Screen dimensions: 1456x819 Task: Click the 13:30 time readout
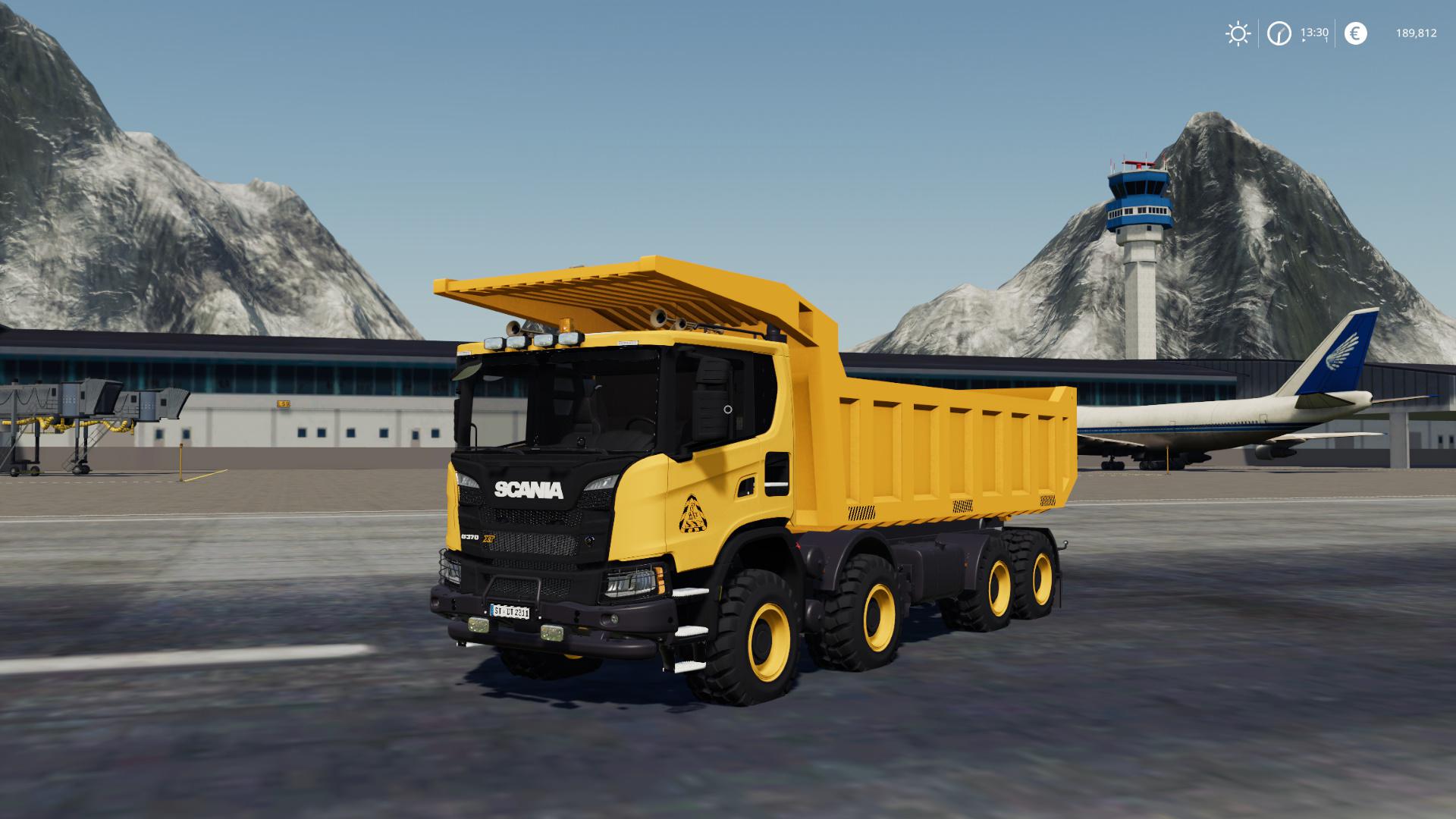coord(1314,32)
